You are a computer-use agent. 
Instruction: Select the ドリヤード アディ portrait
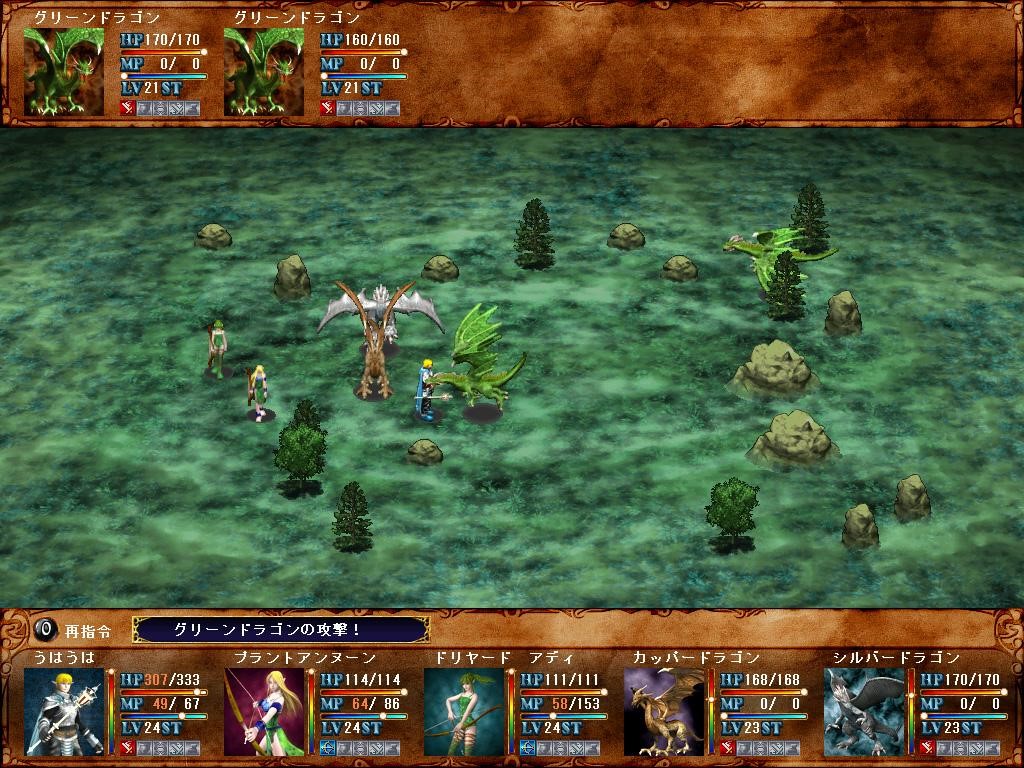(464, 711)
